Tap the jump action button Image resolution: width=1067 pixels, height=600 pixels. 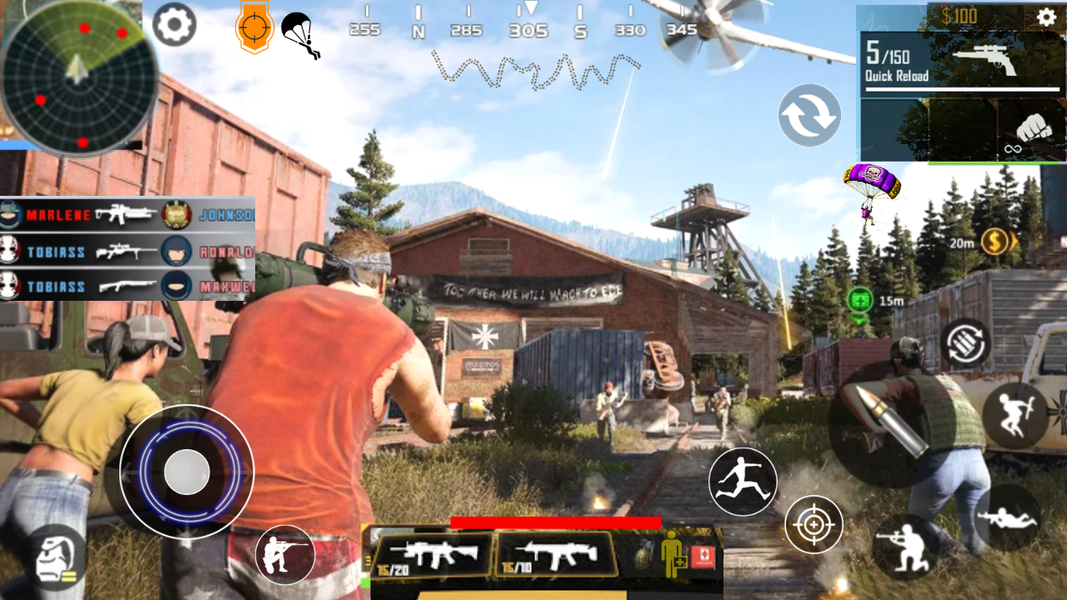[1014, 415]
